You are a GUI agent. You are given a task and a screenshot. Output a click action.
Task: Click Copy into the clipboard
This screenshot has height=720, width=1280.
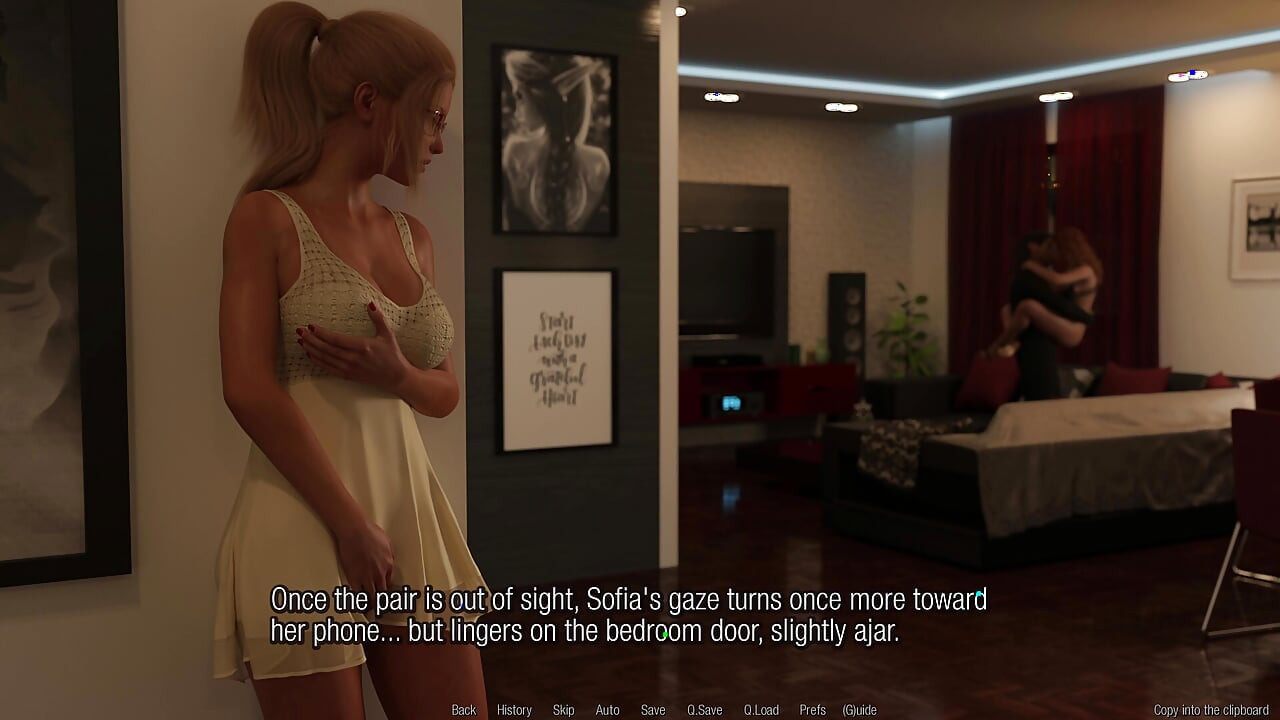1210,710
